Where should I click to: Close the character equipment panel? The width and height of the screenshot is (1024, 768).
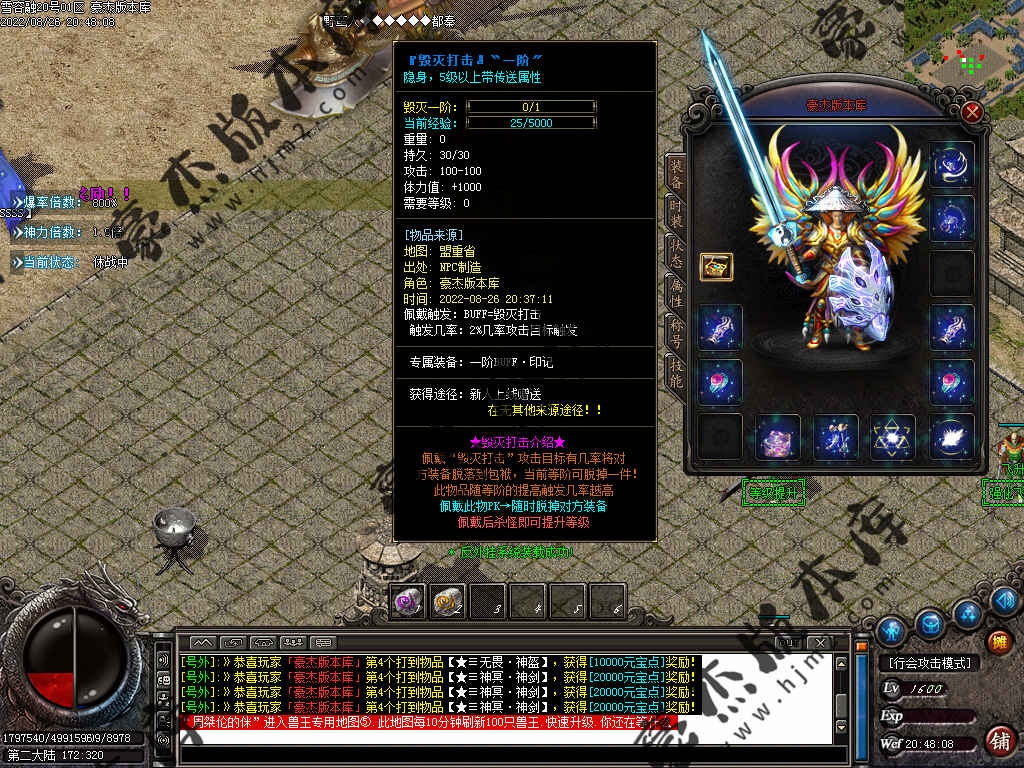(x=971, y=113)
